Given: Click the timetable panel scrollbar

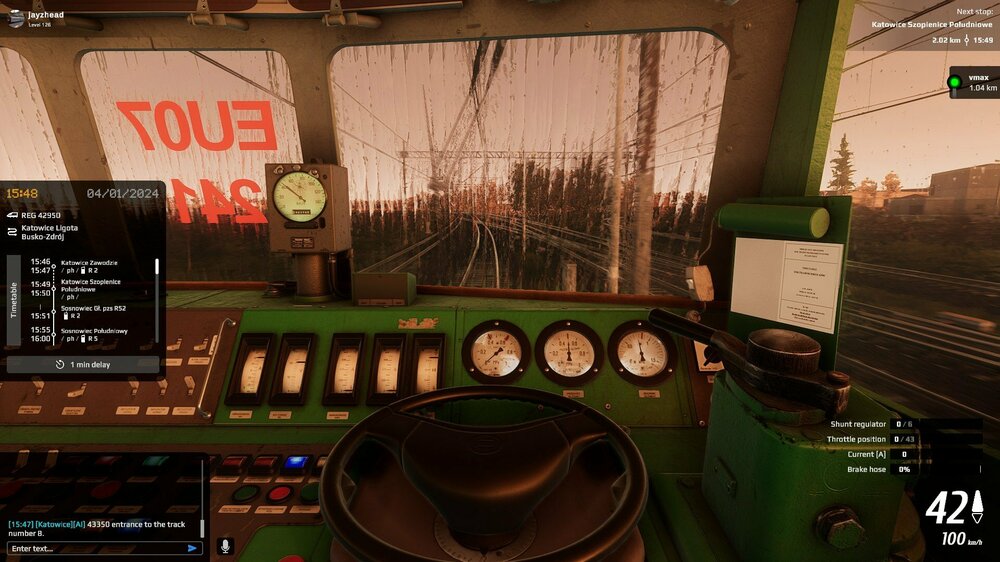Looking at the screenshot, I should point(157,300).
